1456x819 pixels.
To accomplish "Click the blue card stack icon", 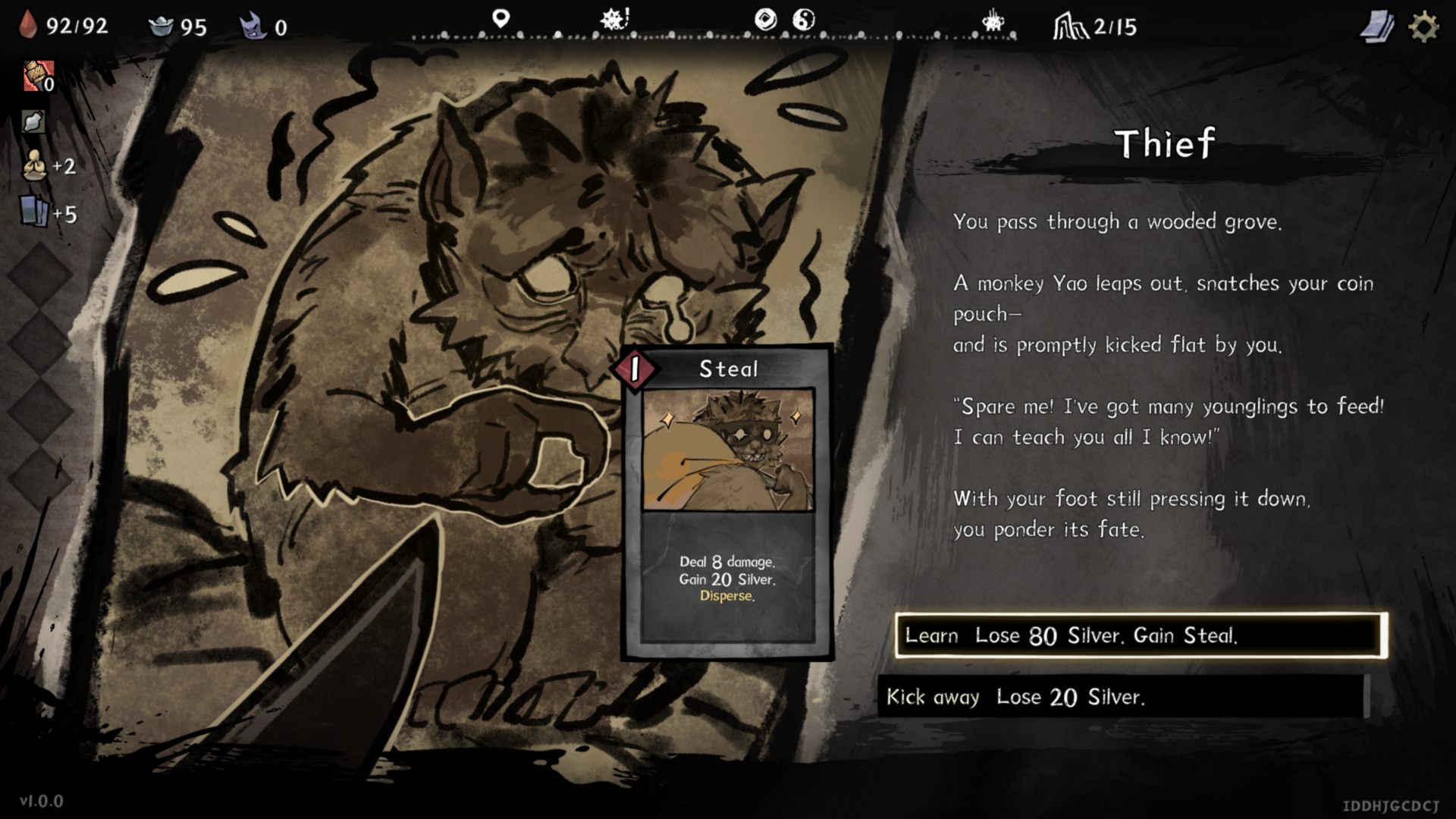I will pyautogui.click(x=34, y=212).
